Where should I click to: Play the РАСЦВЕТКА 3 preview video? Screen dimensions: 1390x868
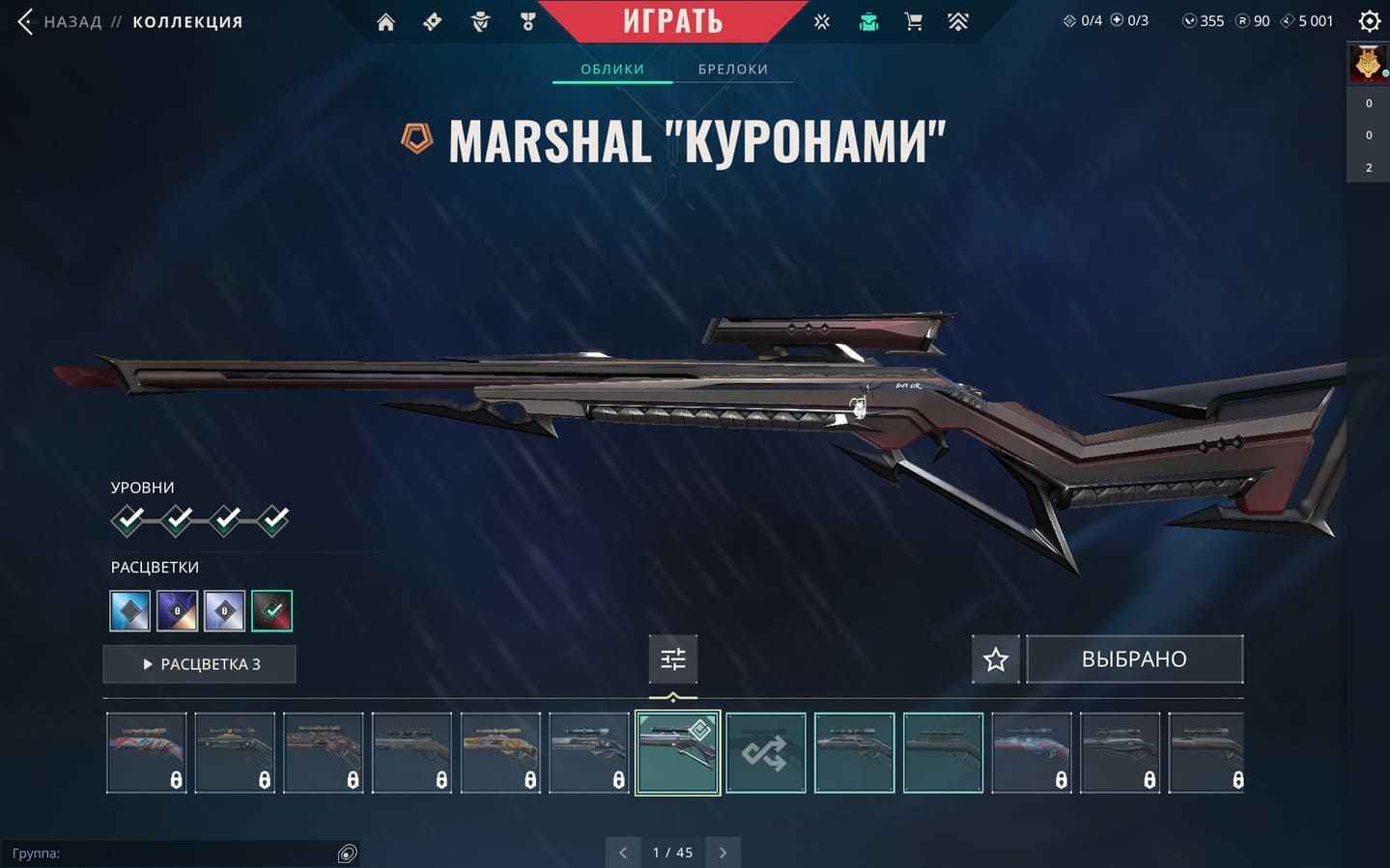pyautogui.click(x=200, y=664)
